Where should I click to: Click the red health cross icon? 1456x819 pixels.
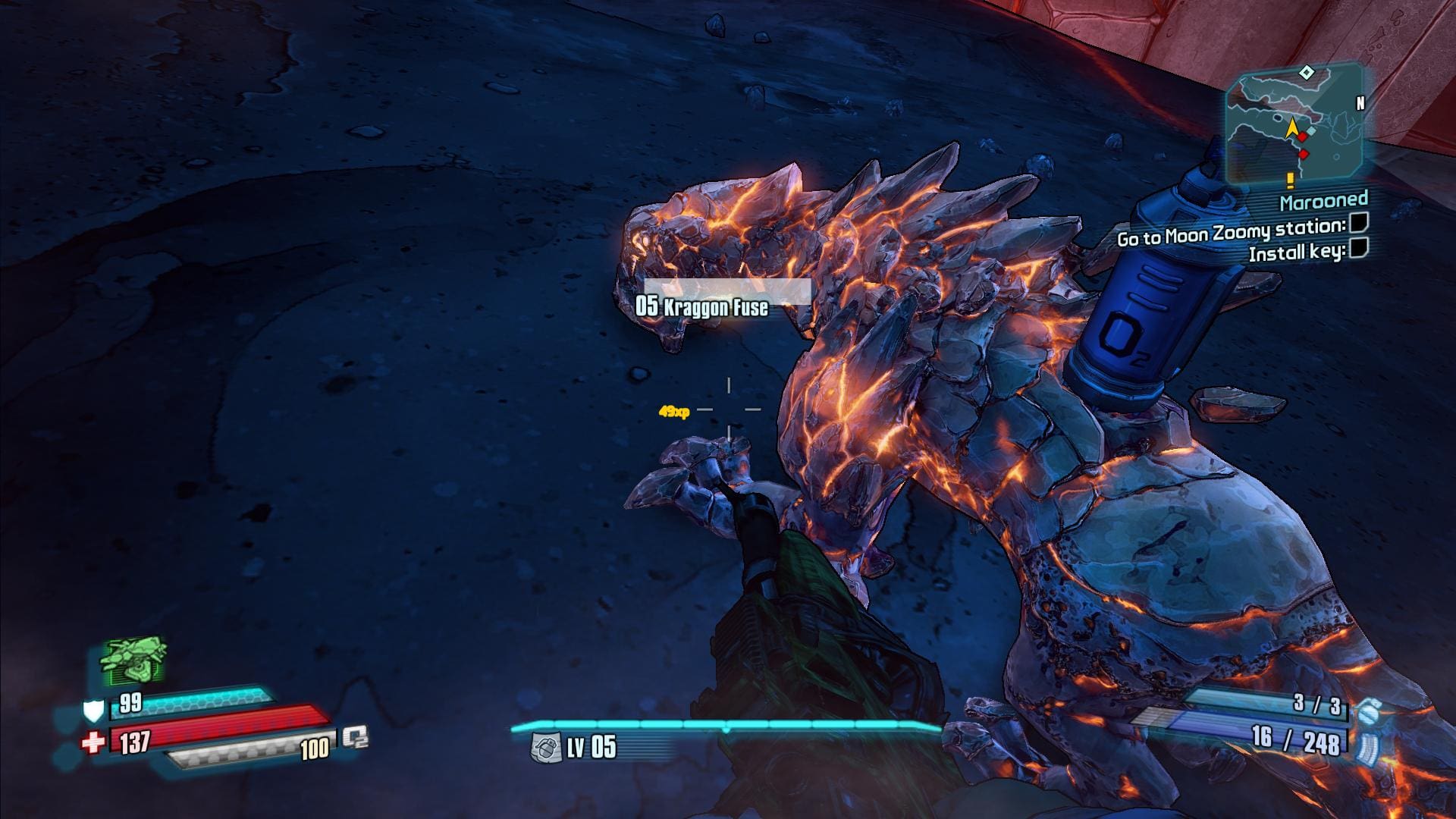(x=93, y=742)
